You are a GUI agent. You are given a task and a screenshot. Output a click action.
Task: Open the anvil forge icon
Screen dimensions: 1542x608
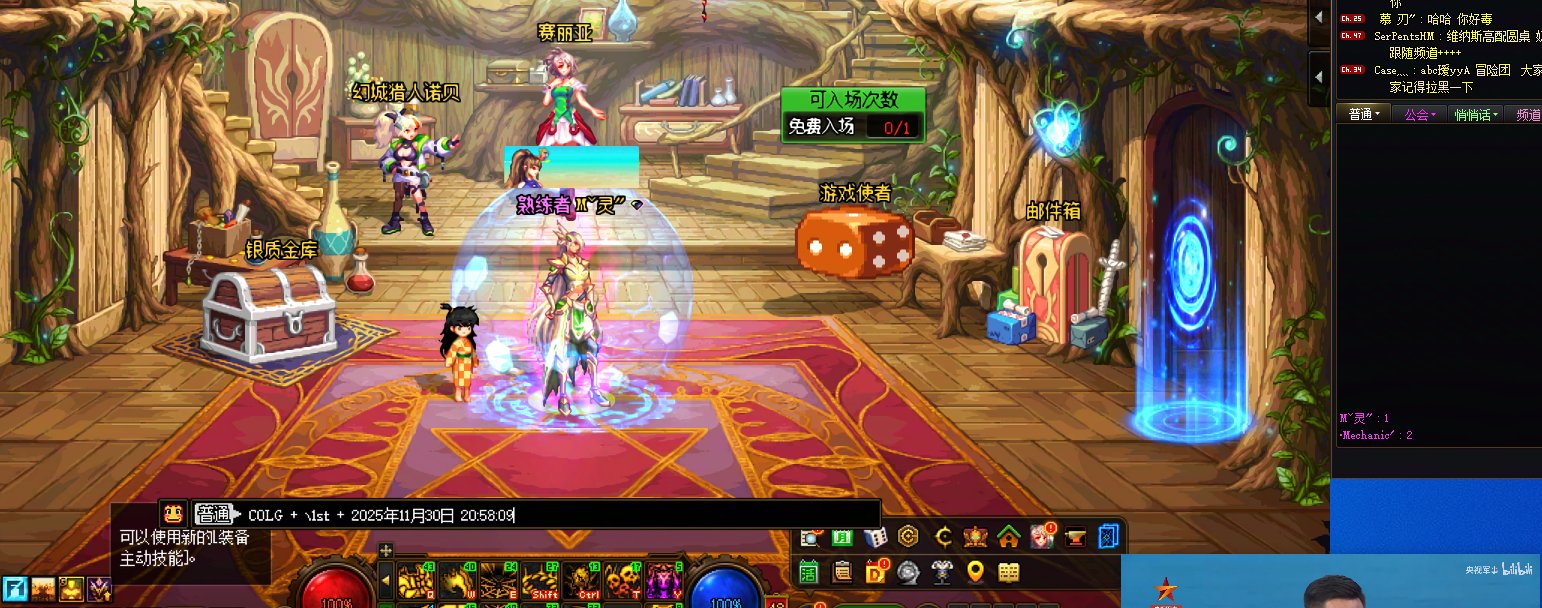click(1076, 537)
